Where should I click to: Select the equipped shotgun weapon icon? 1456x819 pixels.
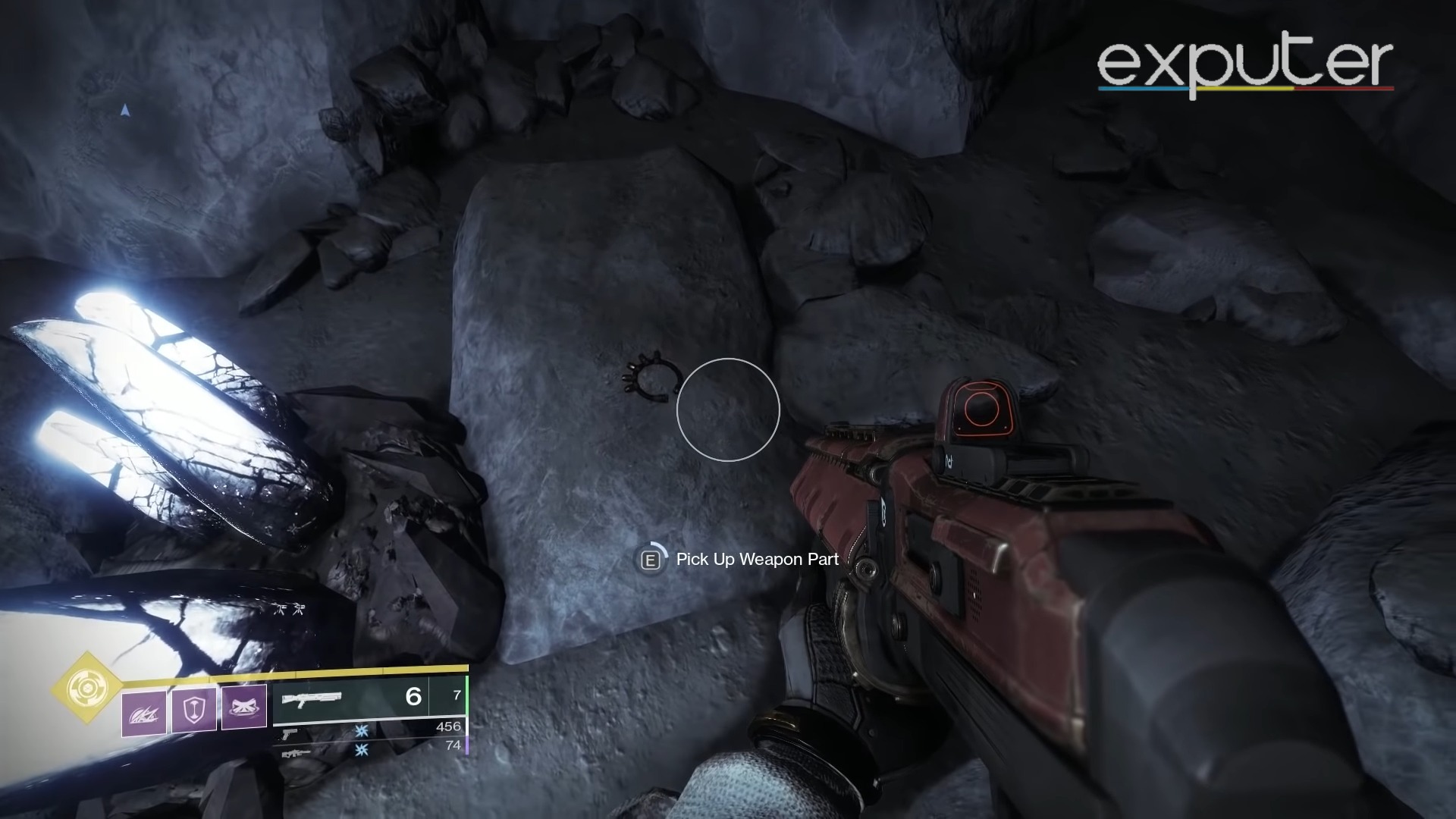click(x=312, y=699)
